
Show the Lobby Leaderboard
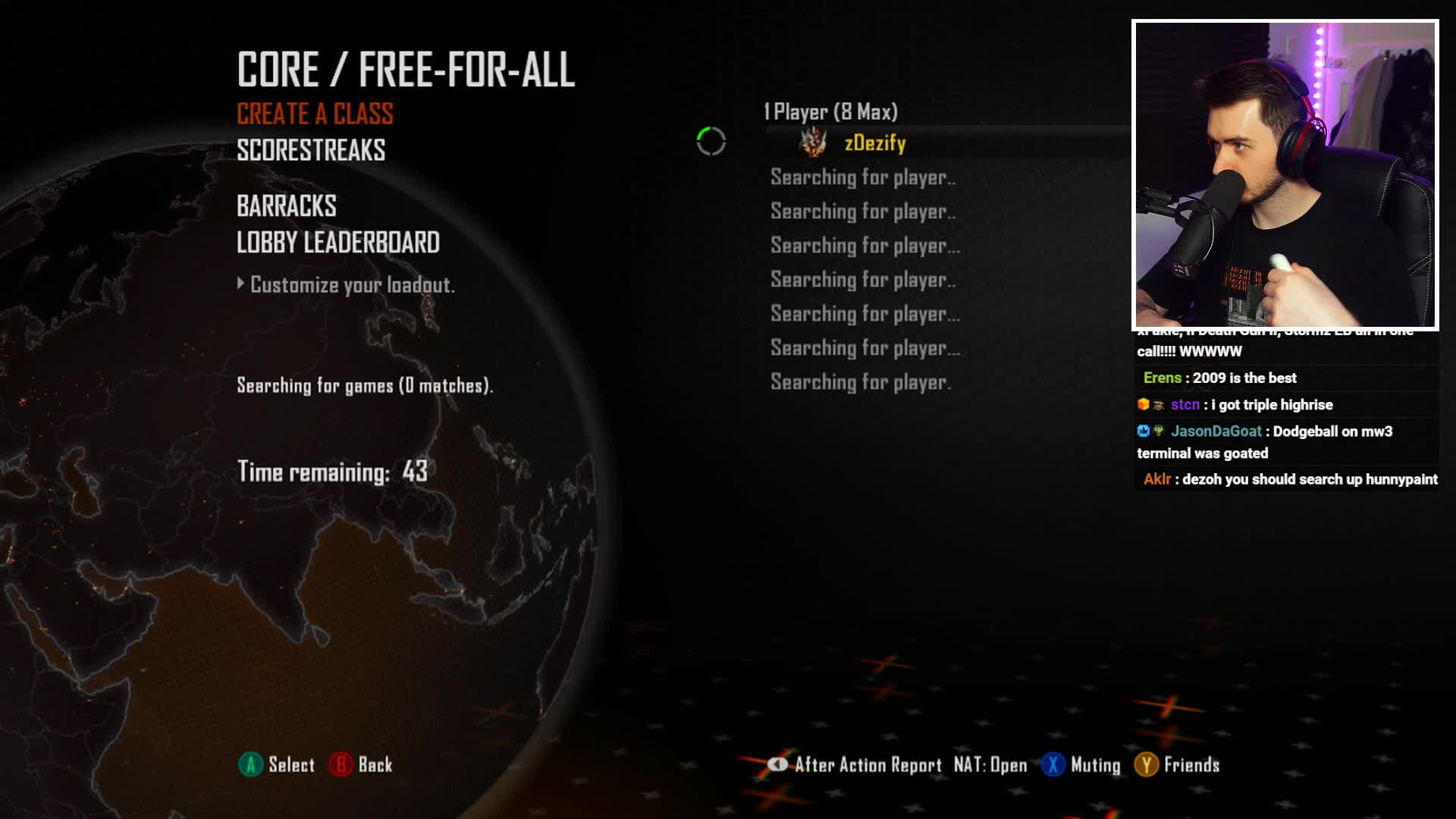coord(337,243)
